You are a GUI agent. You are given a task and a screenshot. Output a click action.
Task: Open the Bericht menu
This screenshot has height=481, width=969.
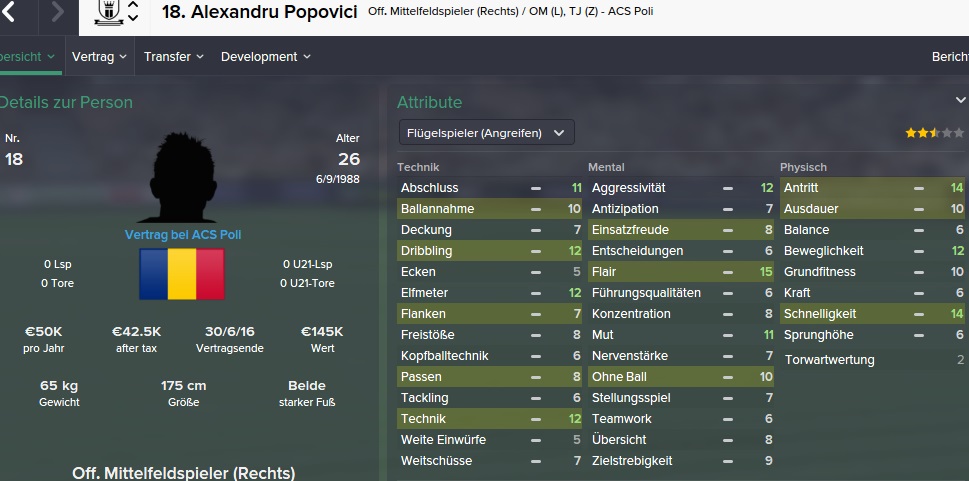[x=949, y=57]
